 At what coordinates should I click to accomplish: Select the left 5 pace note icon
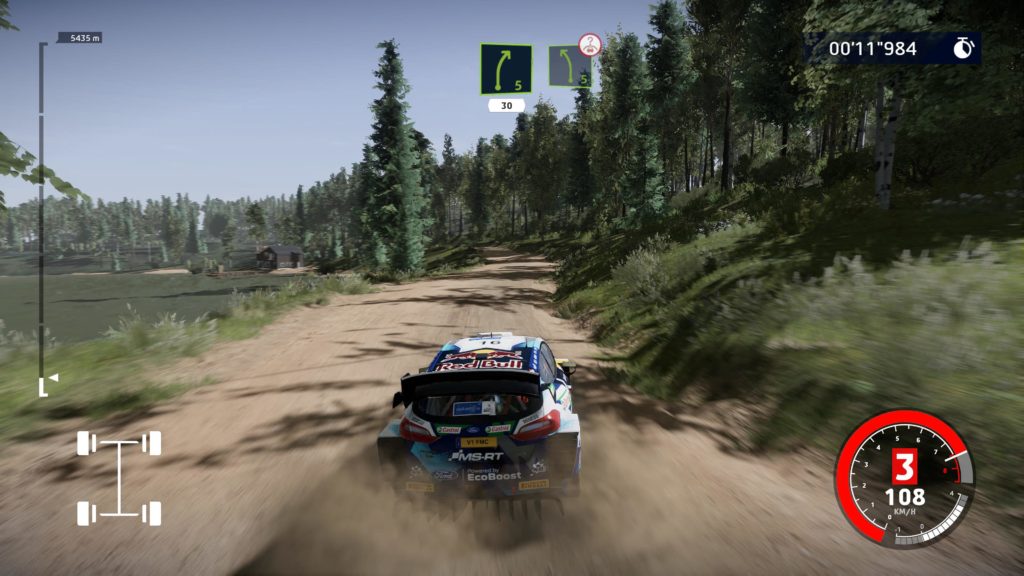click(x=506, y=69)
